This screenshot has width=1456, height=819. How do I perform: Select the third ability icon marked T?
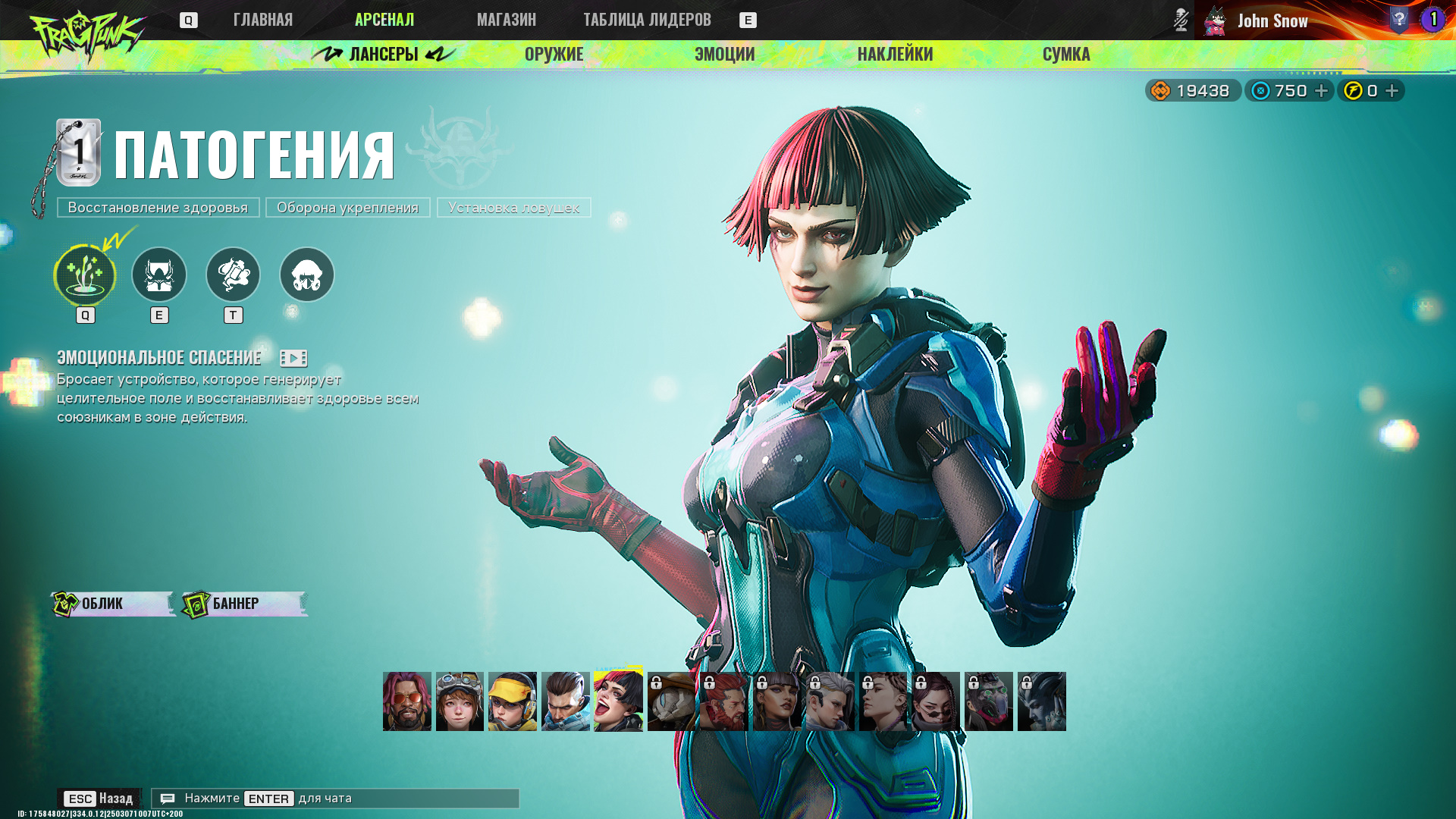pos(233,275)
